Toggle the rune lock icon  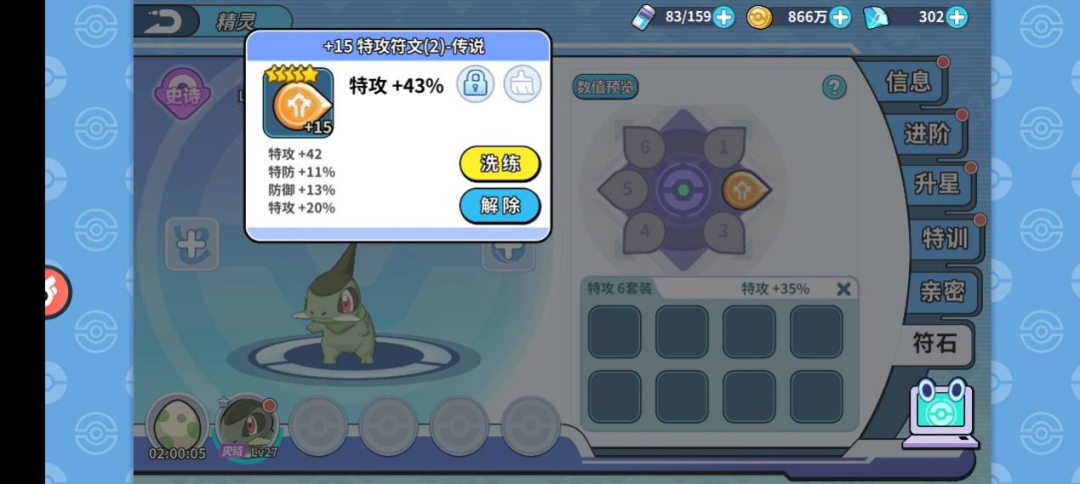[475, 84]
